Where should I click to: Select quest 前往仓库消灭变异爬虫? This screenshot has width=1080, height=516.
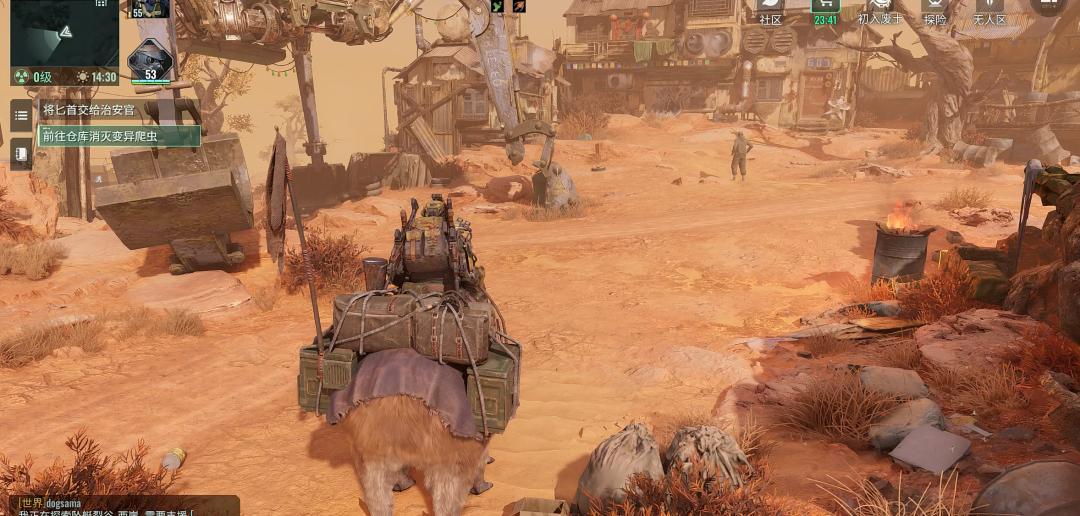coord(118,136)
